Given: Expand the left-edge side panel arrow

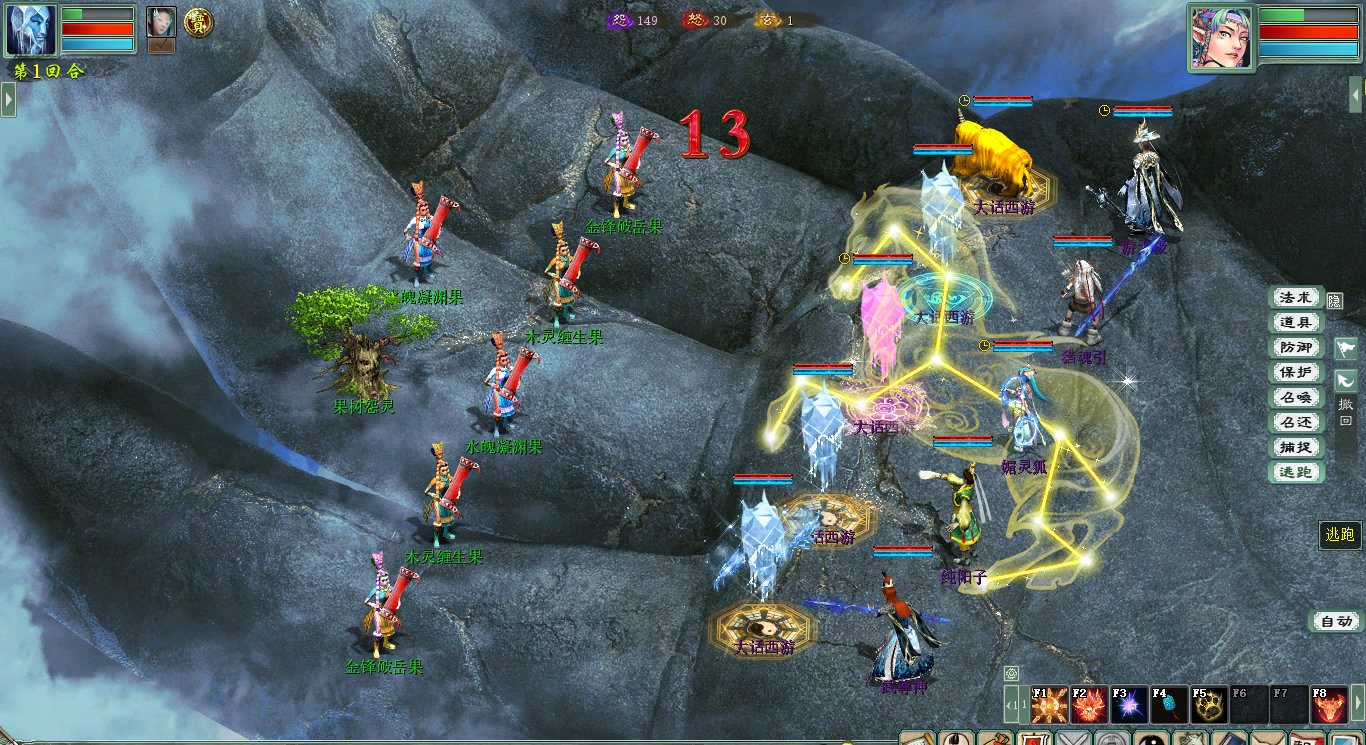Looking at the screenshot, I should tap(8, 99).
